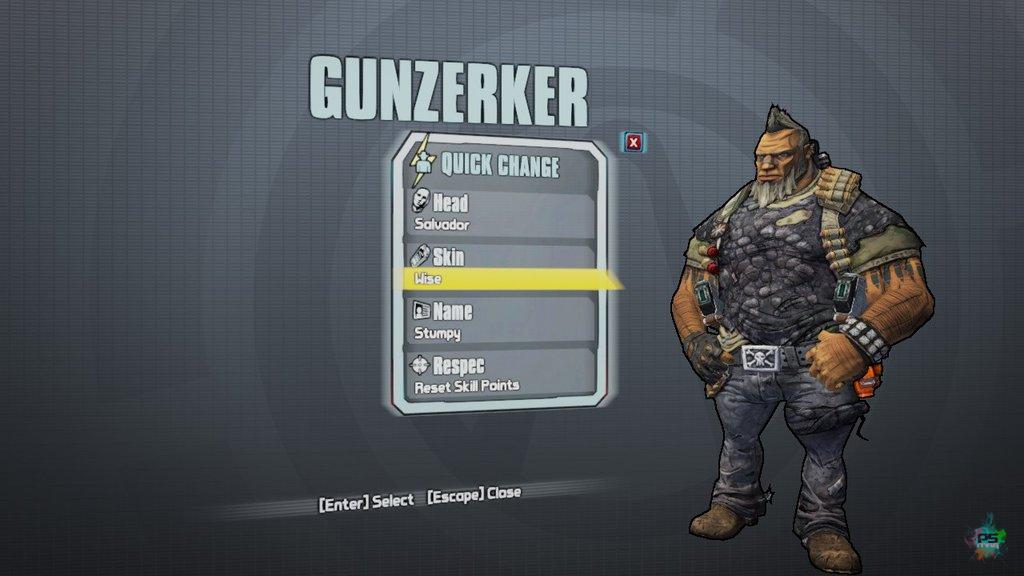Select Respec to reset skill points
The width and height of the screenshot is (1024, 576).
[500, 375]
